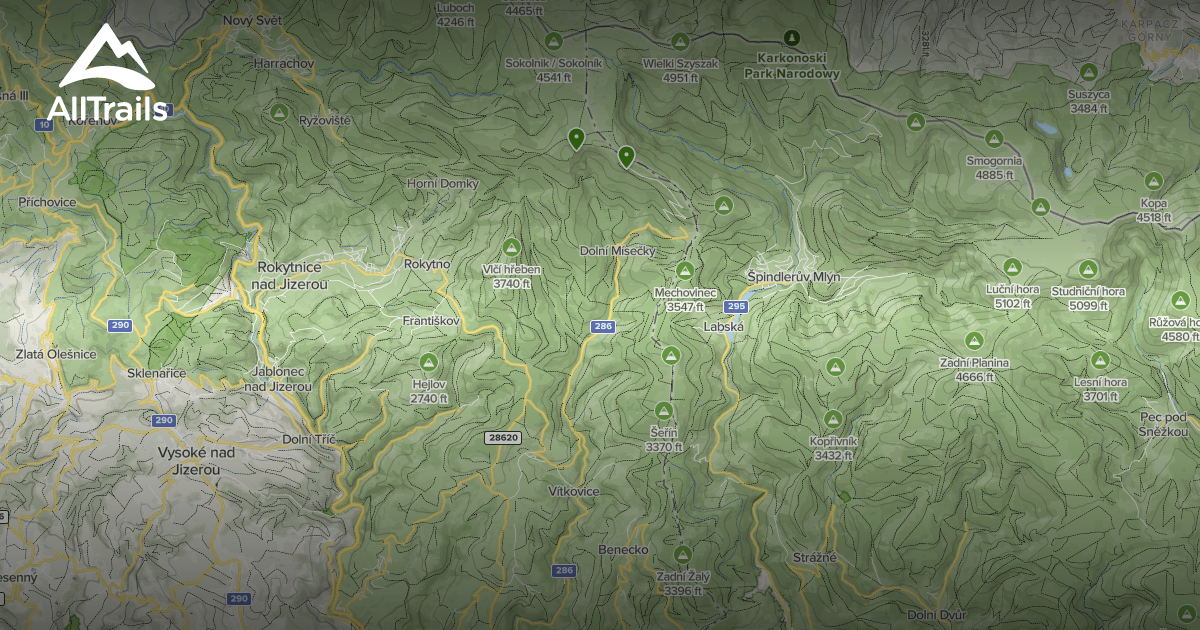Viewport: 1200px width, 630px height.
Task: Choose the Studniční hora peak marker
Action: [x=1088, y=268]
